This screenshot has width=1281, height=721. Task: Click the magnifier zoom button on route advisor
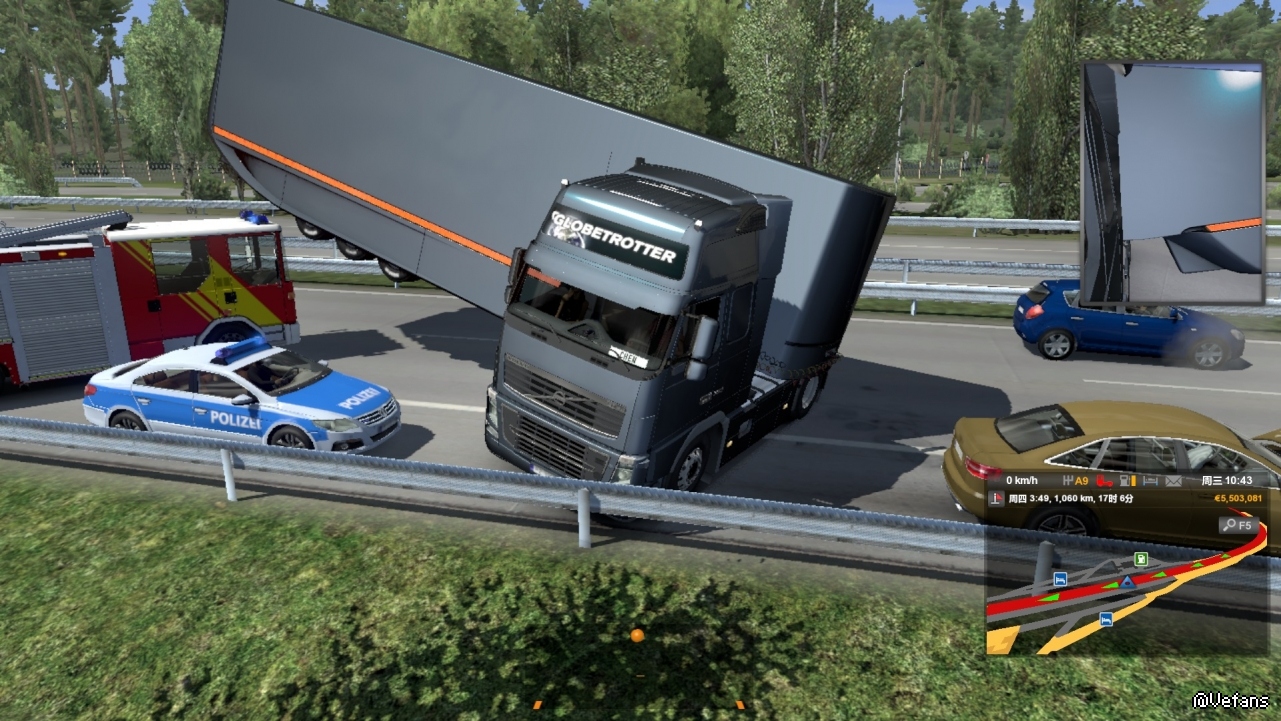(x=1237, y=525)
